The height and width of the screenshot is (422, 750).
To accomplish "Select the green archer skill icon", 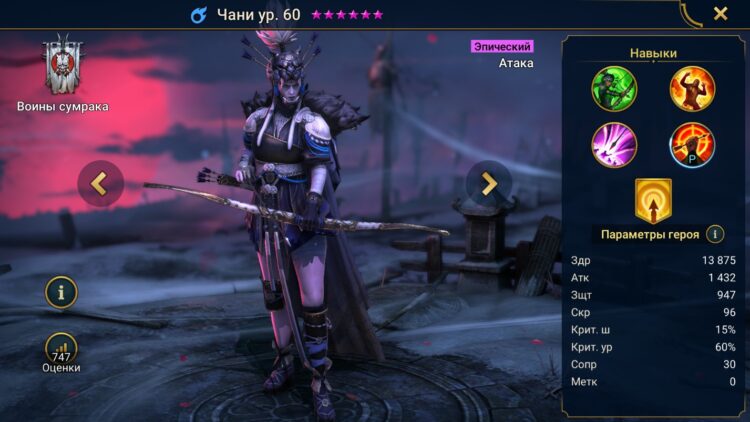I will coord(613,88).
